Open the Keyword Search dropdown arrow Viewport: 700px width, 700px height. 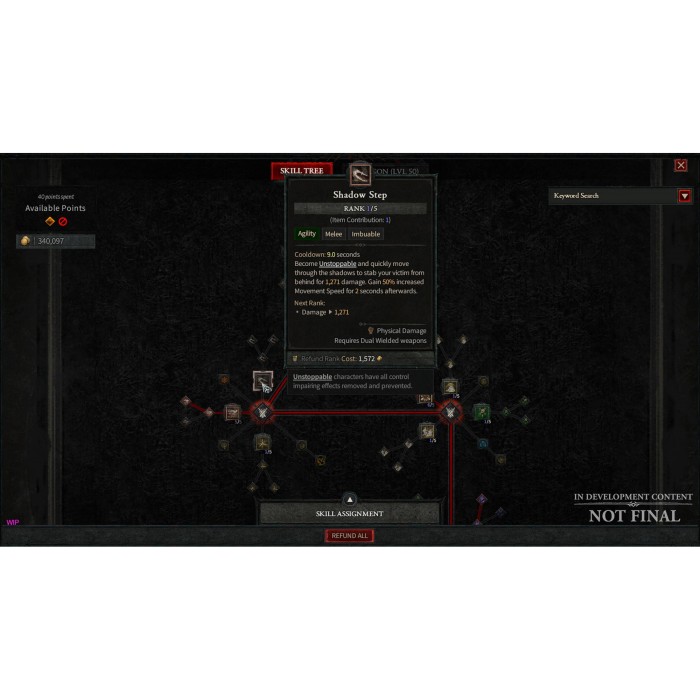tap(685, 196)
